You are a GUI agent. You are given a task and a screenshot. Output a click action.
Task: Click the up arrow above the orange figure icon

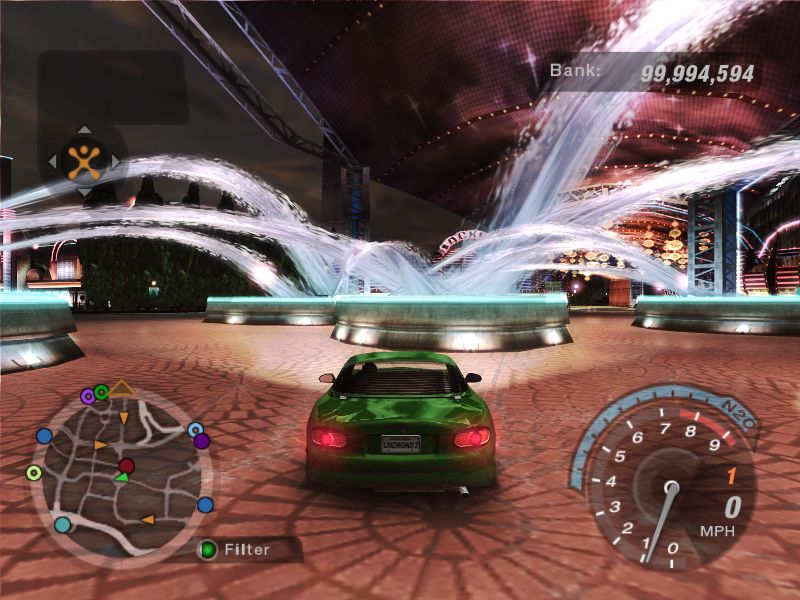click(x=83, y=130)
